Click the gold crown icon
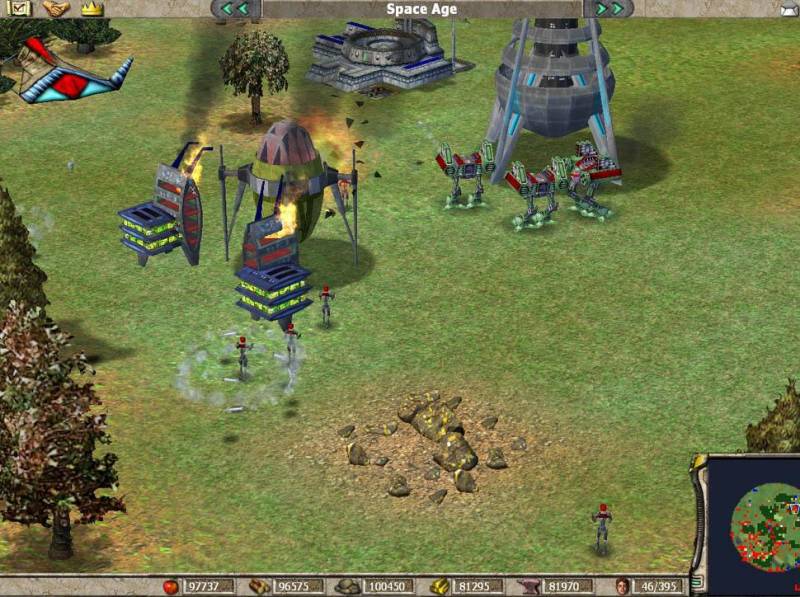The image size is (800, 597). (x=92, y=8)
